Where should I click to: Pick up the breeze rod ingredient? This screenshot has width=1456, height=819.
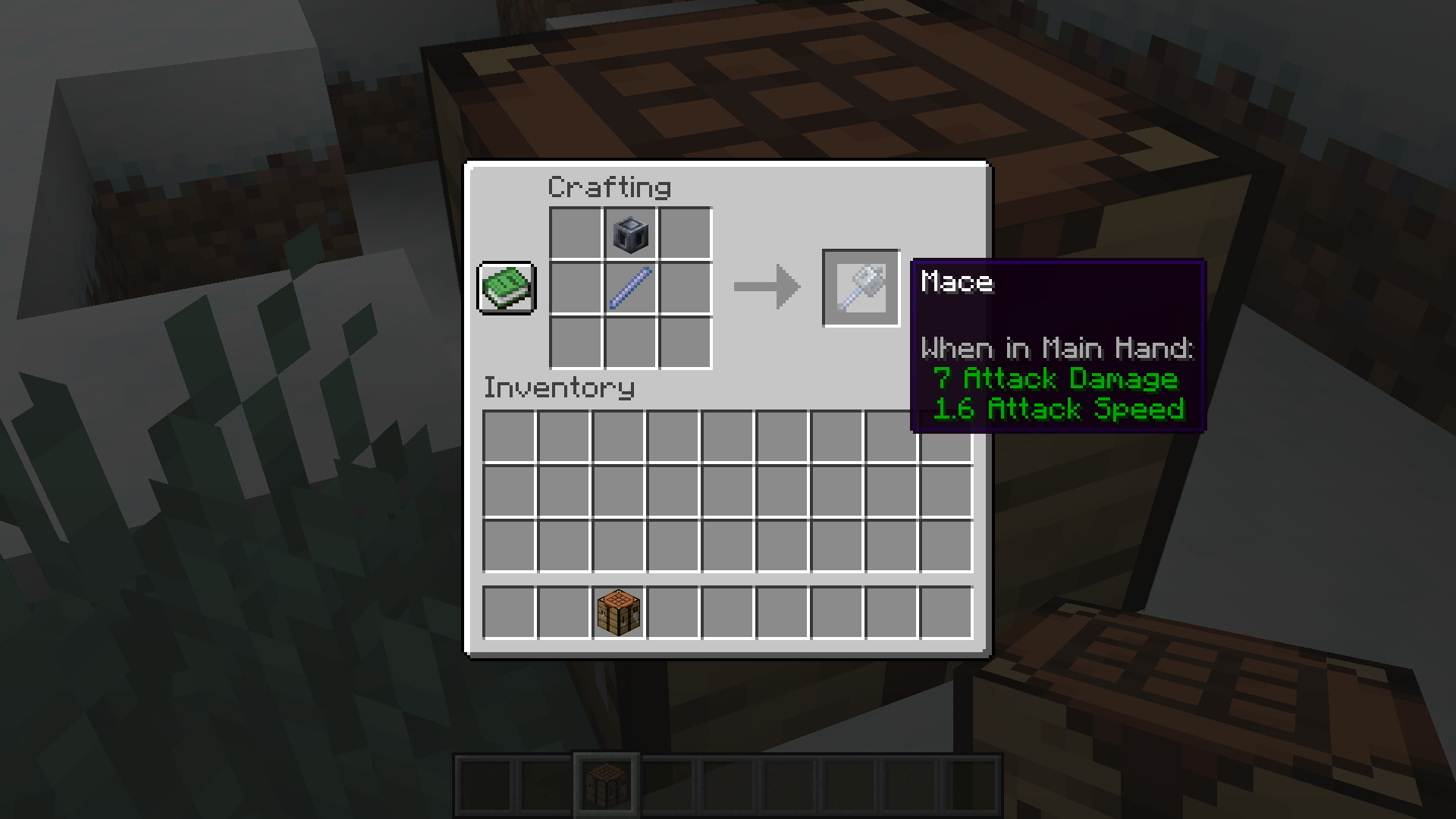(629, 289)
